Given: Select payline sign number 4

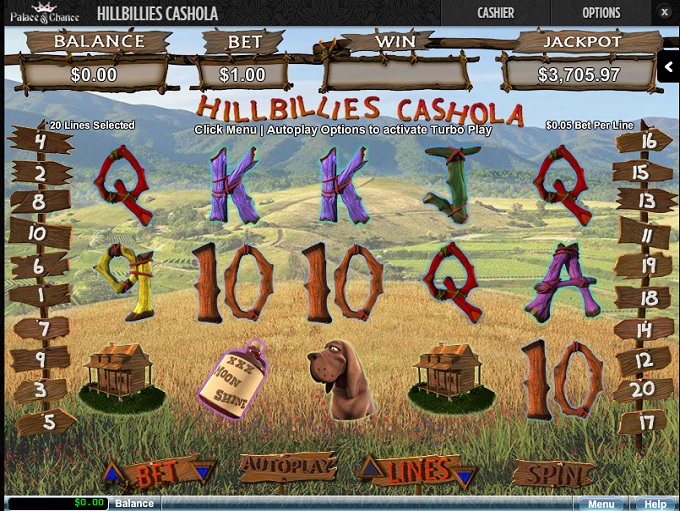Looking at the screenshot, I should click(40, 142).
